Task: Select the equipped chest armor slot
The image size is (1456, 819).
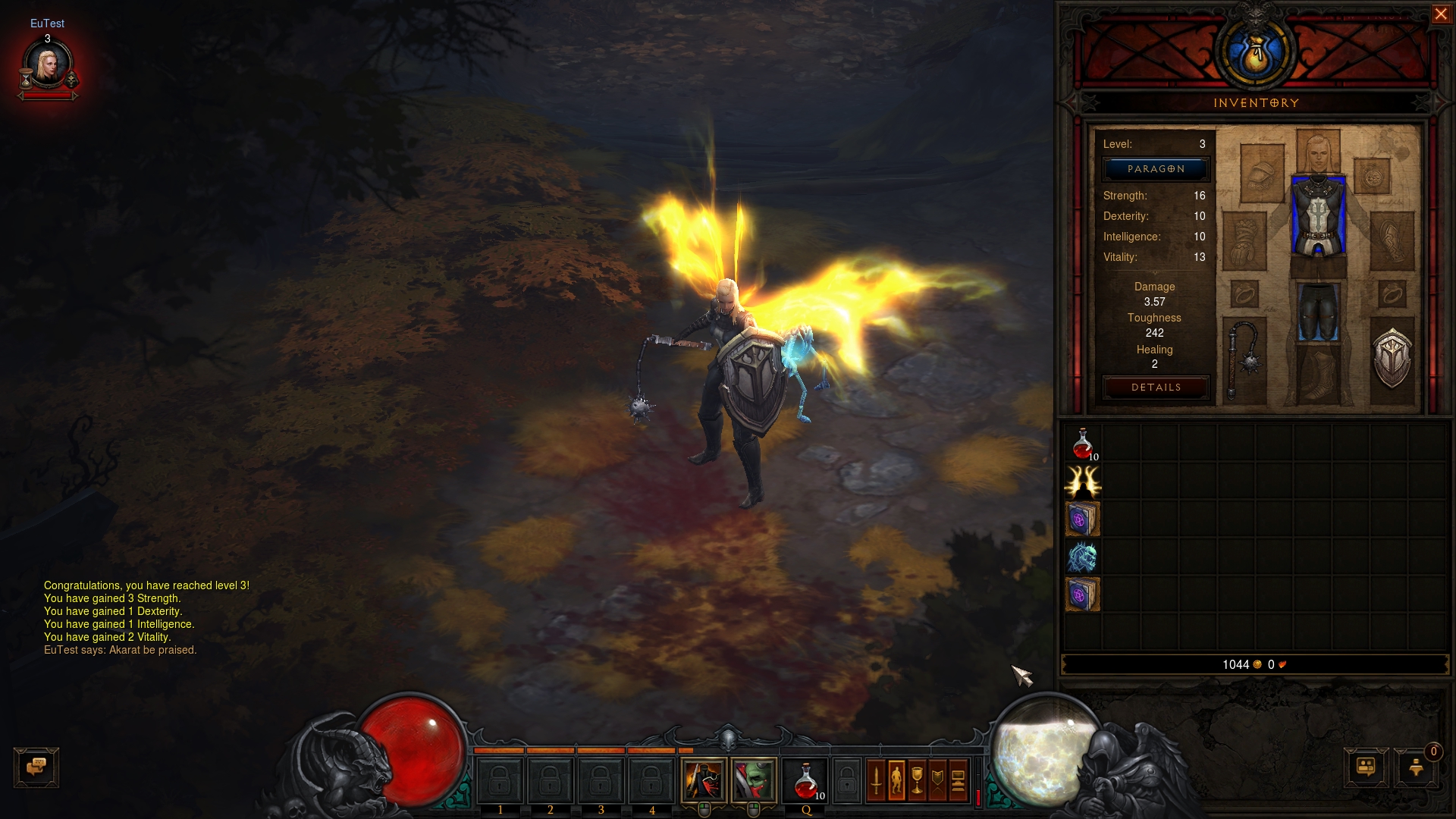Action: click(x=1318, y=217)
